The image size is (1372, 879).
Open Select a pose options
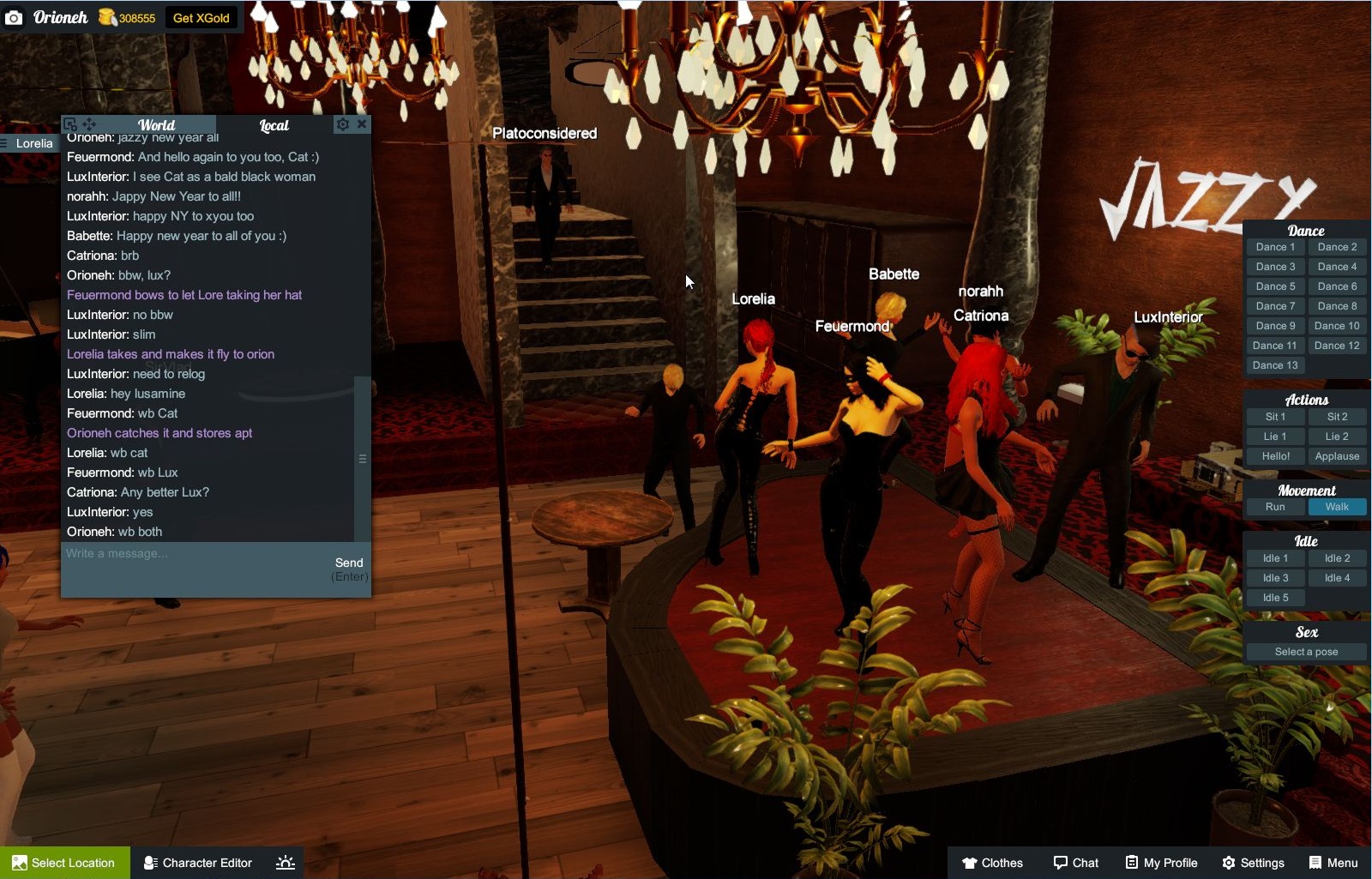coord(1305,652)
